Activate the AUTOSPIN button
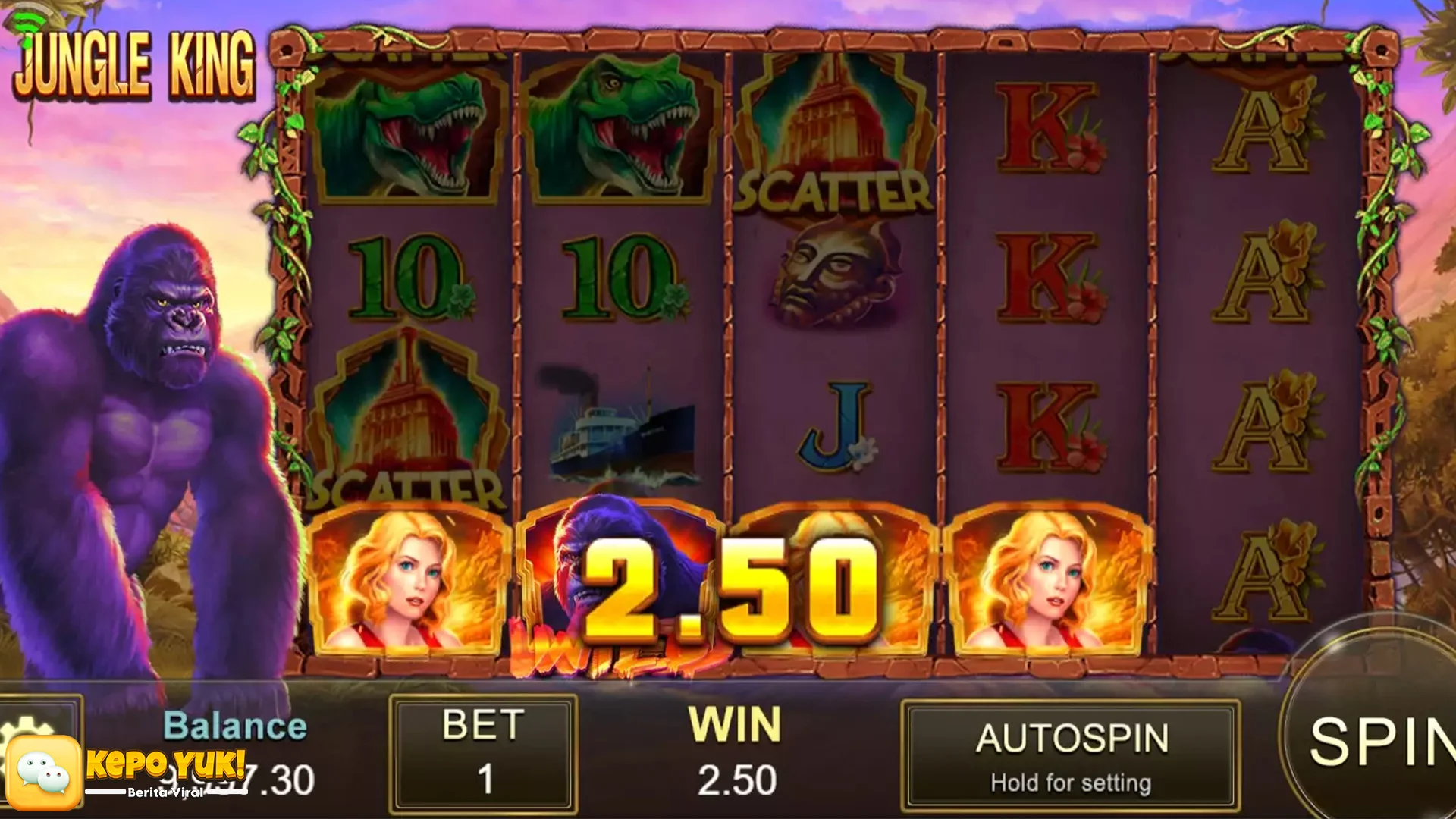The width and height of the screenshot is (1456, 819). (1071, 756)
